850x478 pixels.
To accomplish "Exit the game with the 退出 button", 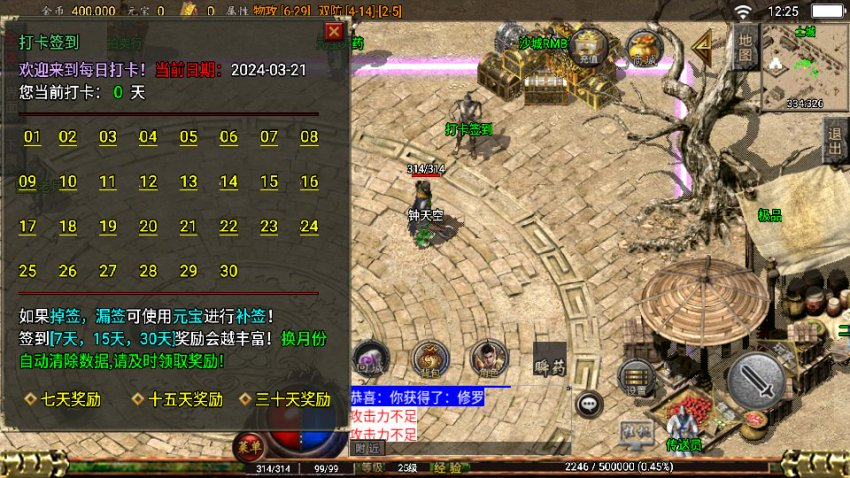I will point(835,142).
